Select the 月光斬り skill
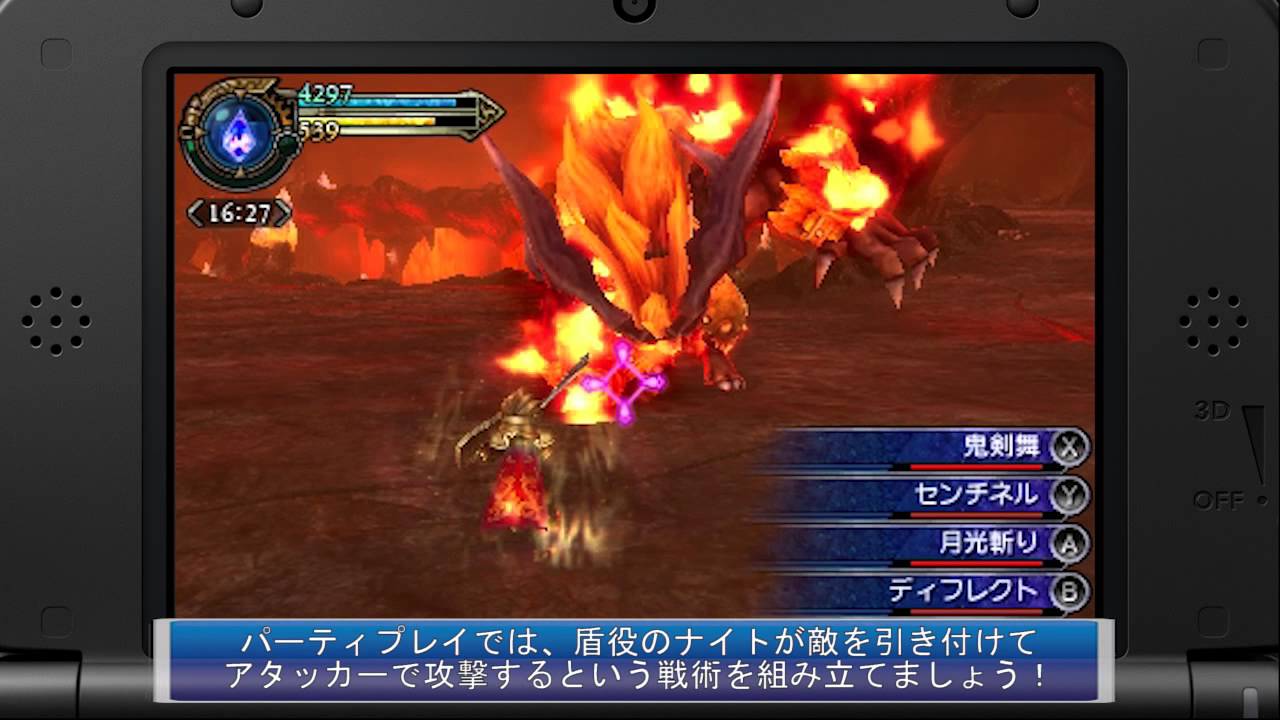 (x=988, y=543)
